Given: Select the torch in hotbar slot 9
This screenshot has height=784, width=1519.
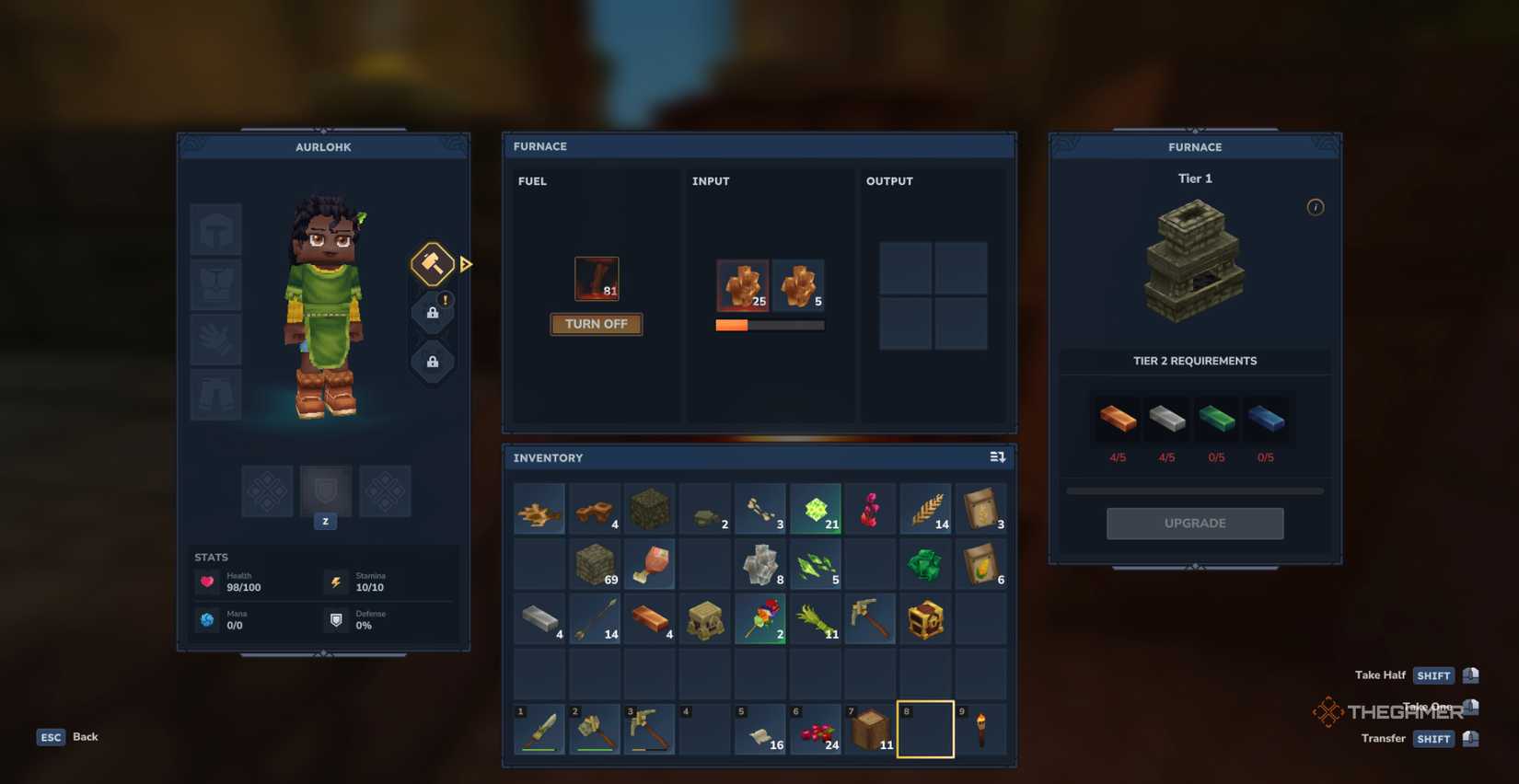Looking at the screenshot, I should click(980, 728).
